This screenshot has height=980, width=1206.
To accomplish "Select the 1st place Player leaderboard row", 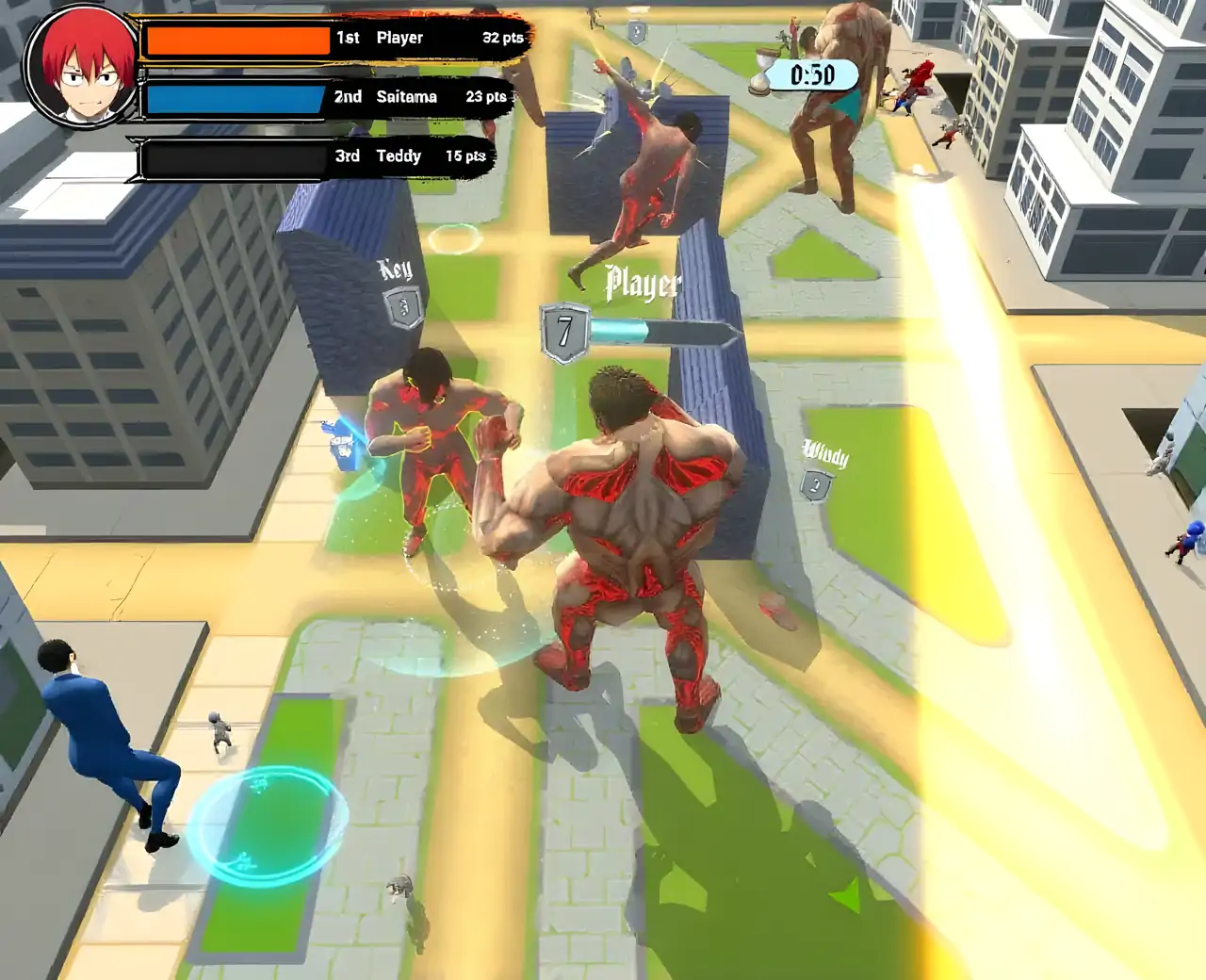I will [x=334, y=39].
